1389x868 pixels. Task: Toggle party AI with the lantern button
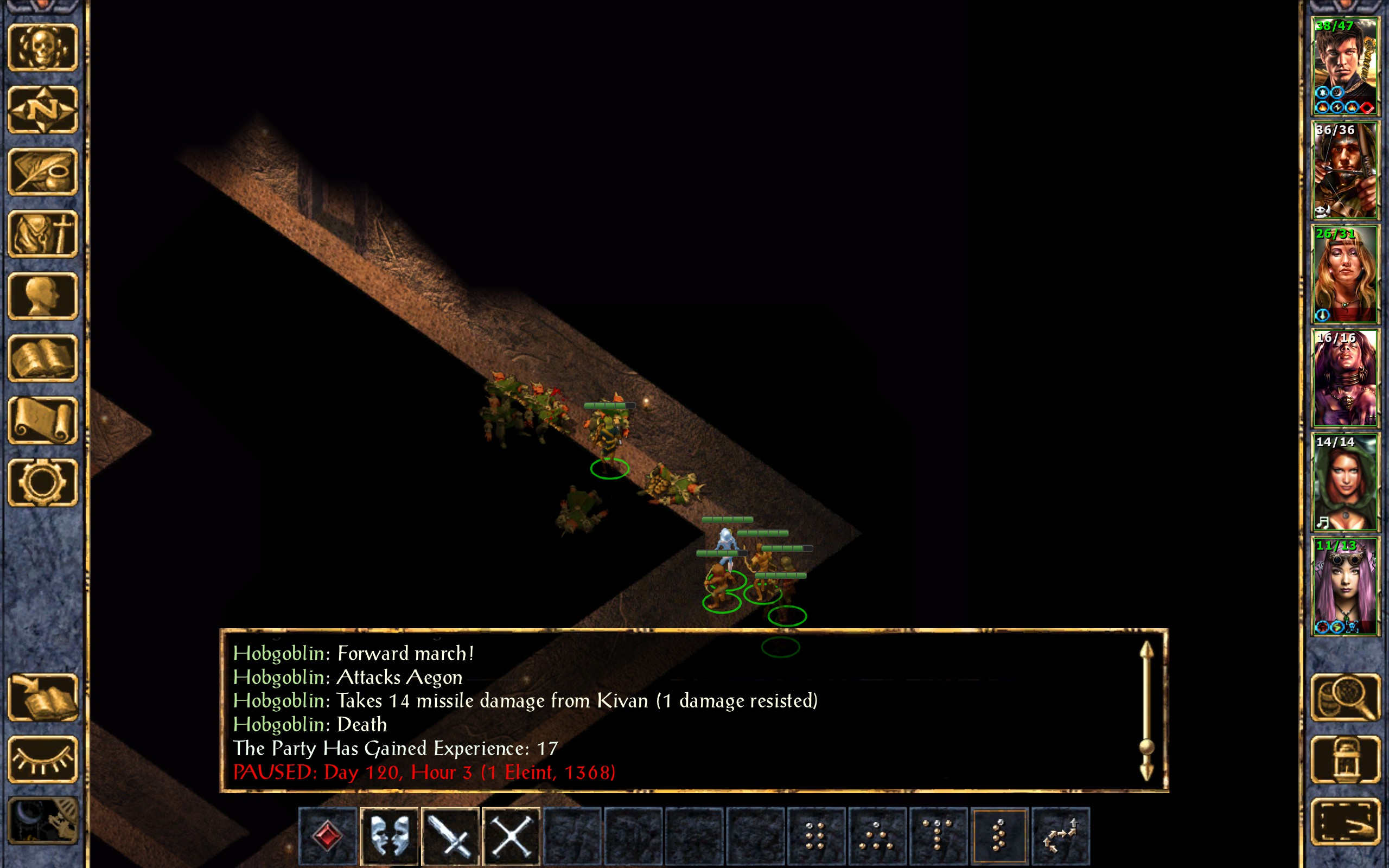point(1345,759)
